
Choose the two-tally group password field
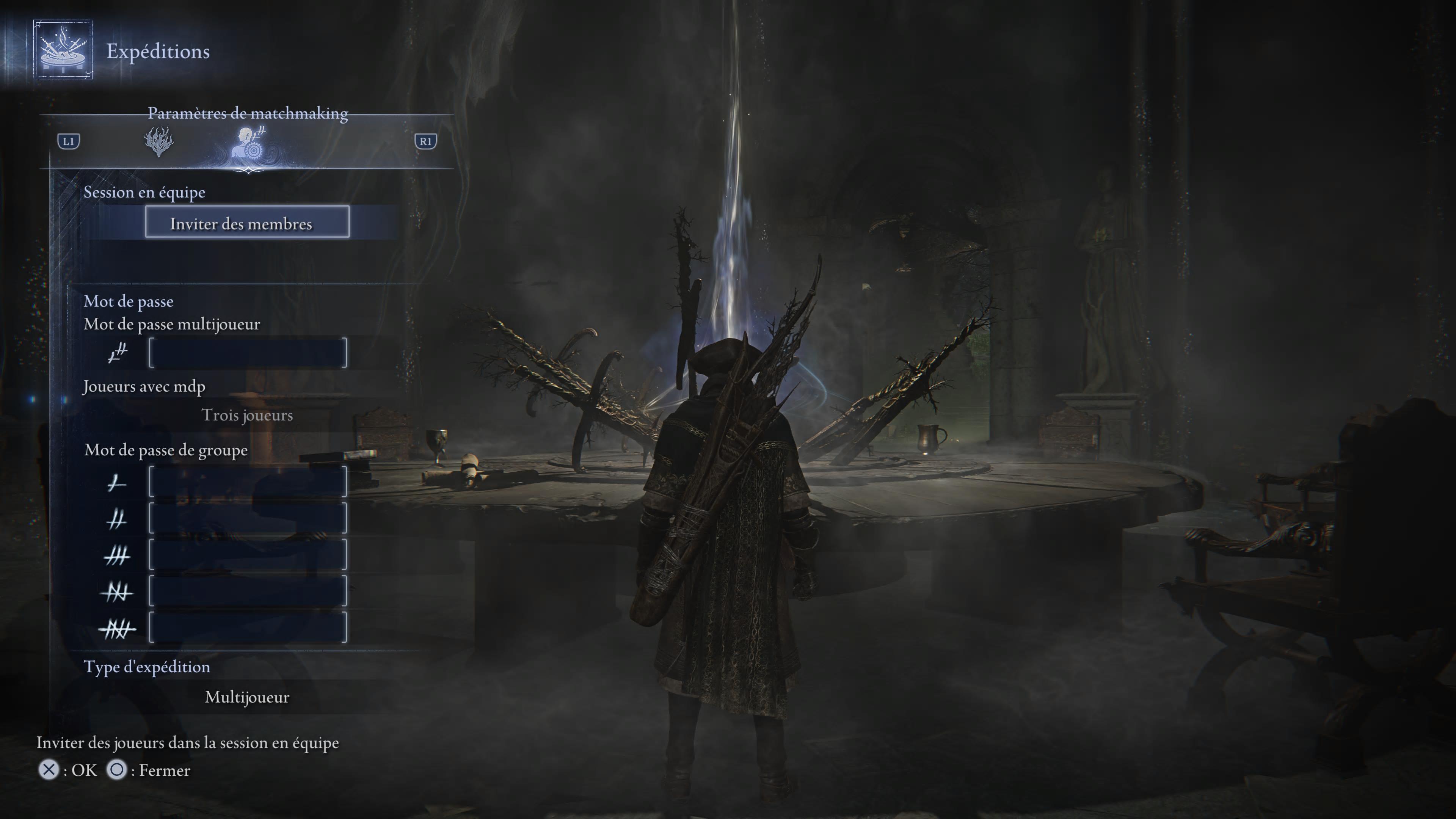pyautogui.click(x=248, y=518)
